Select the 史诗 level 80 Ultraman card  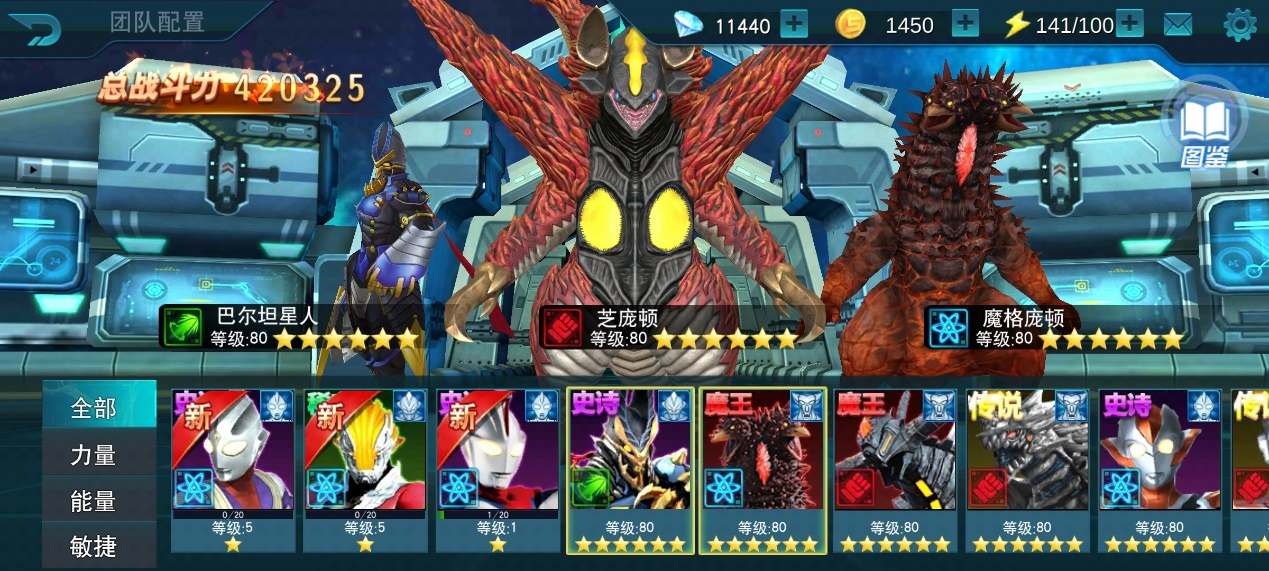click(x=1160, y=470)
